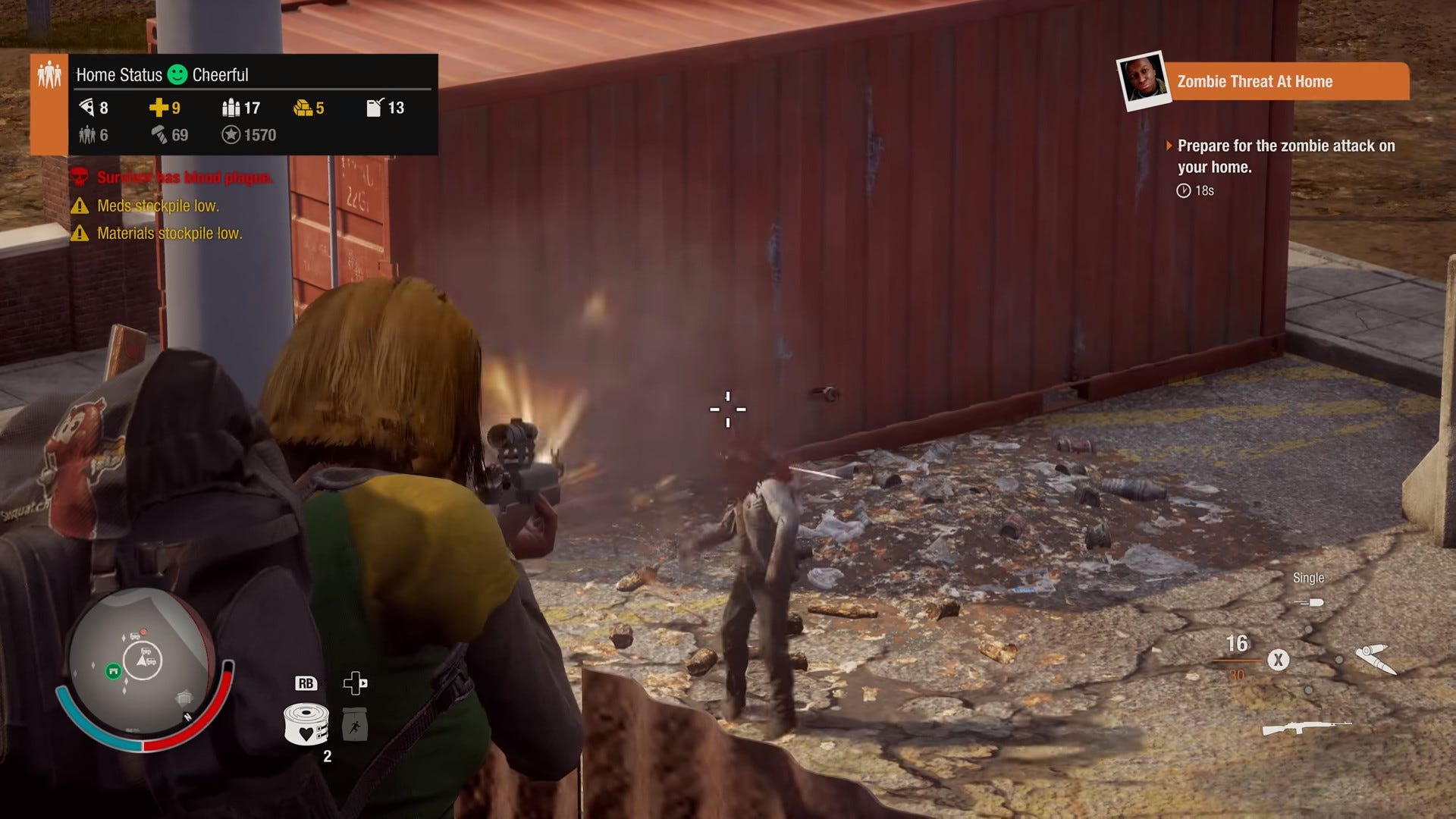
Task: Click the fuel can resource icon
Action: [x=375, y=108]
